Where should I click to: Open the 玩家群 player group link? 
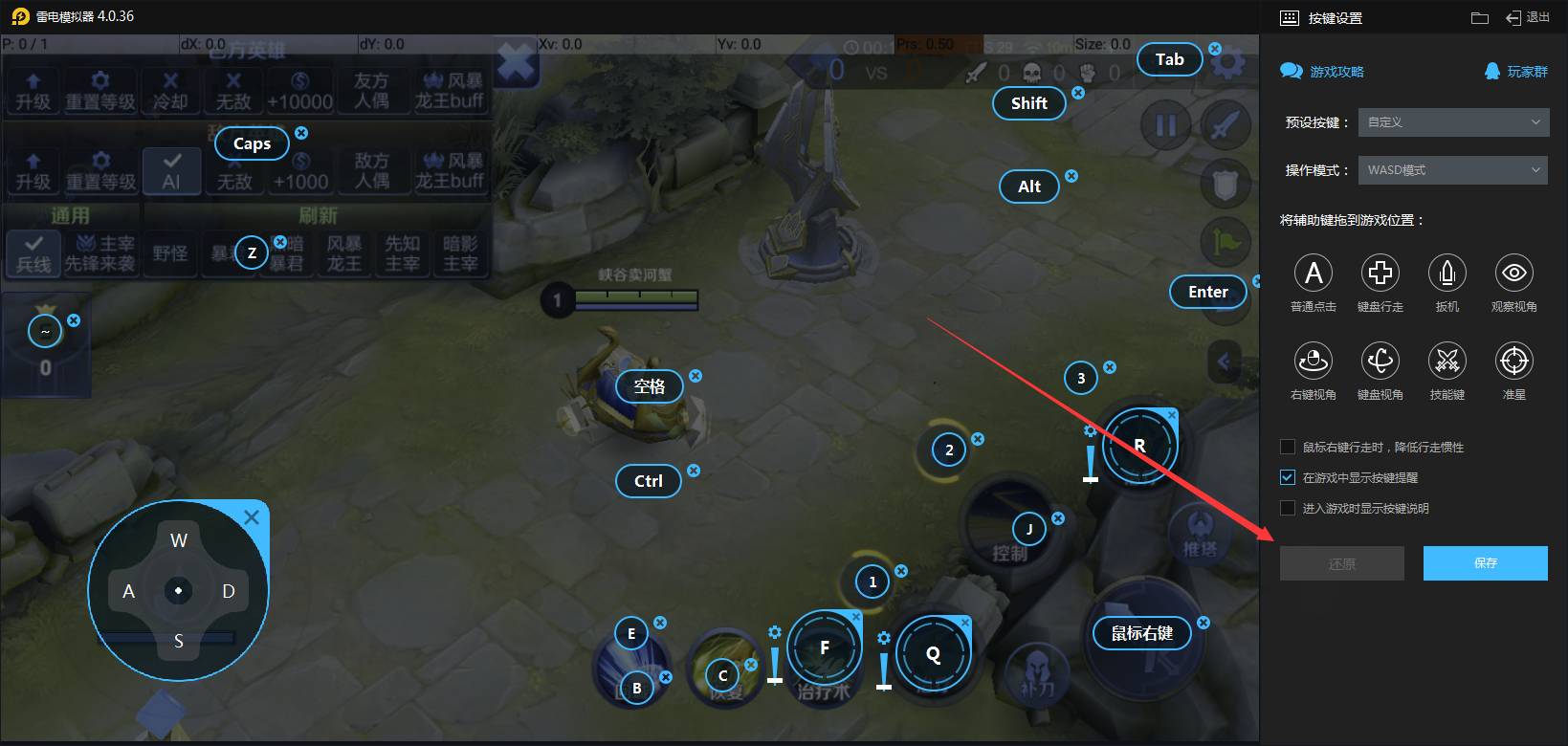click(1516, 72)
